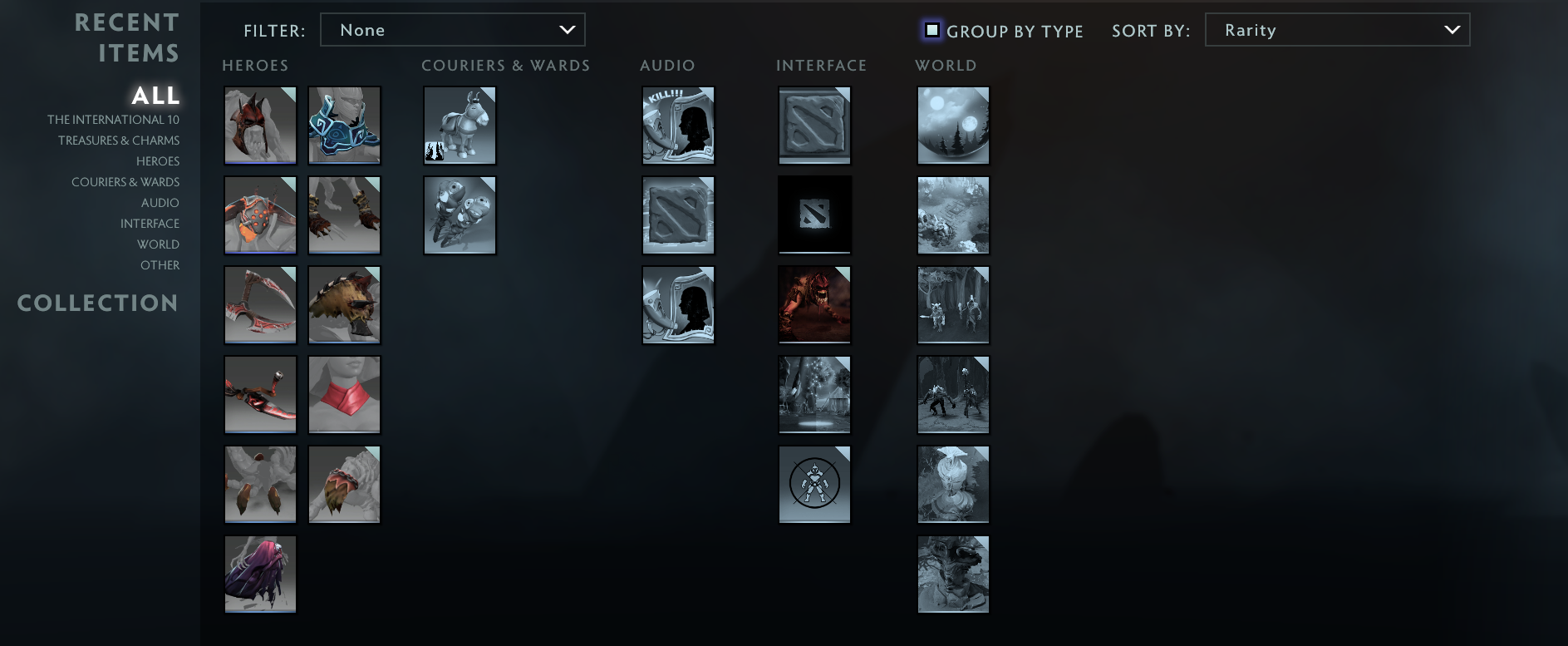This screenshot has height=646, width=1568.
Task: Click the blue shoulder armor item
Action: coord(344,125)
